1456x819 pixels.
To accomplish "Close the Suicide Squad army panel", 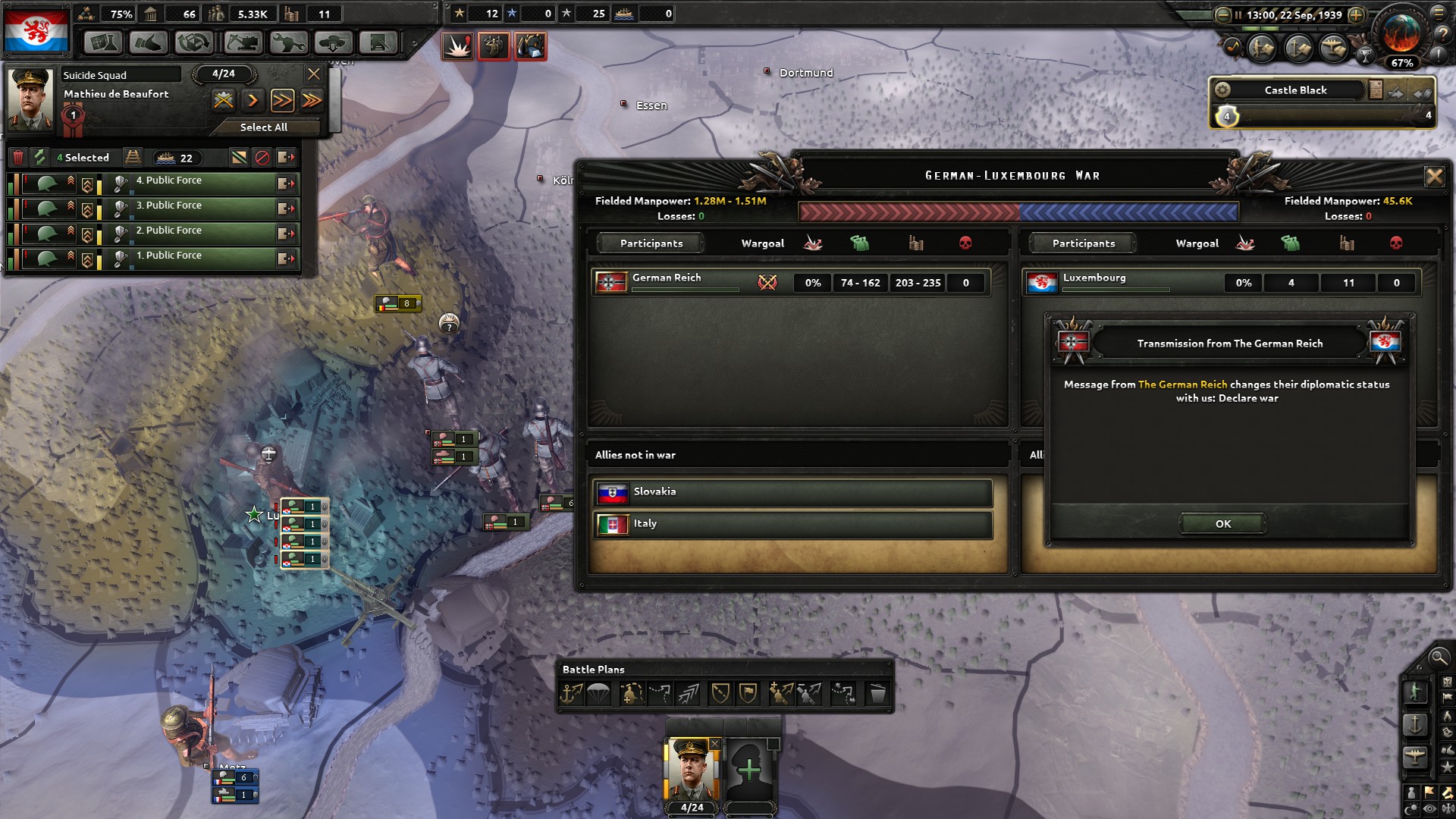I will pyautogui.click(x=313, y=74).
